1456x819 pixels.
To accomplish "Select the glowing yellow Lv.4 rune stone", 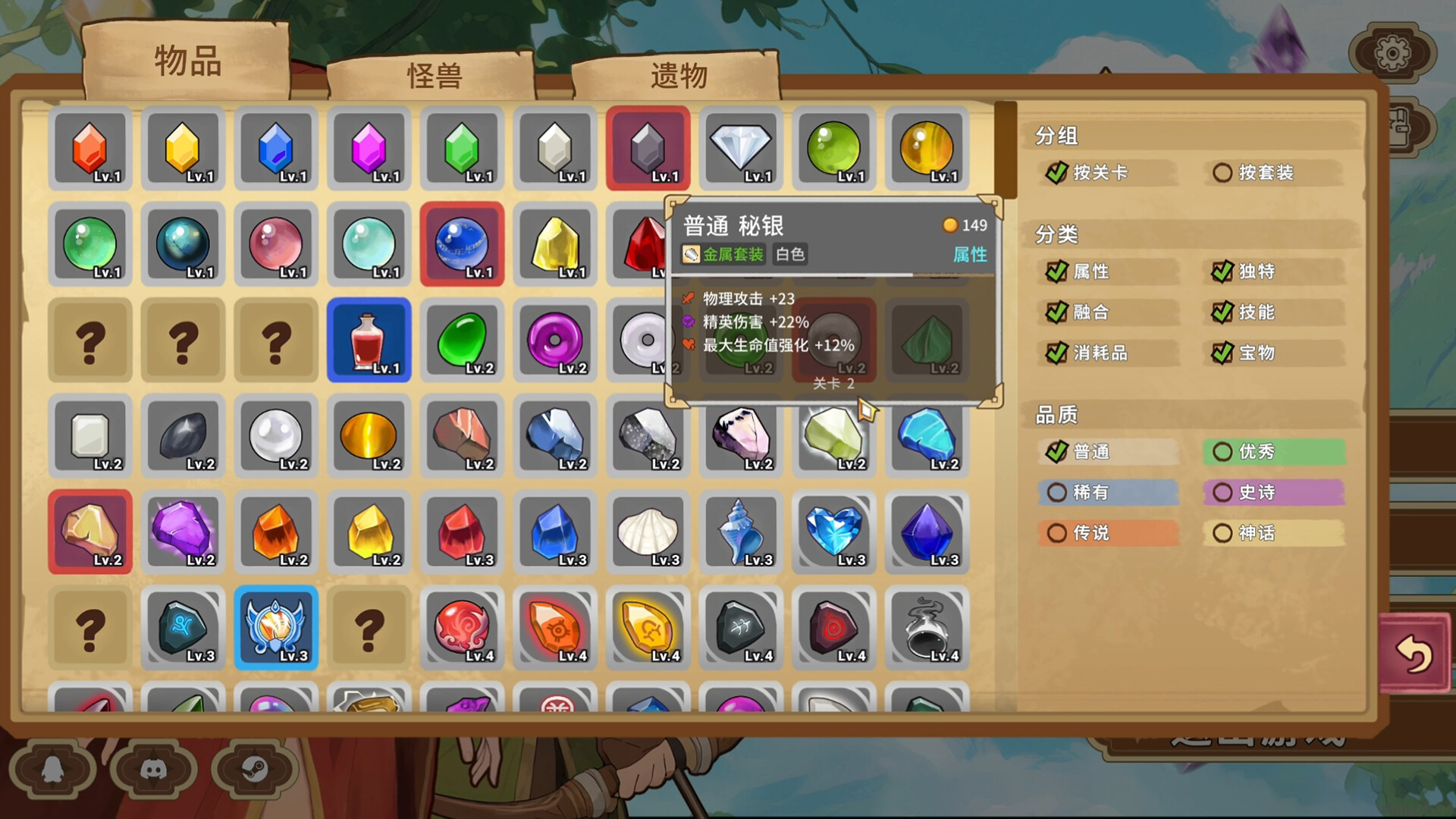I will pos(648,629).
